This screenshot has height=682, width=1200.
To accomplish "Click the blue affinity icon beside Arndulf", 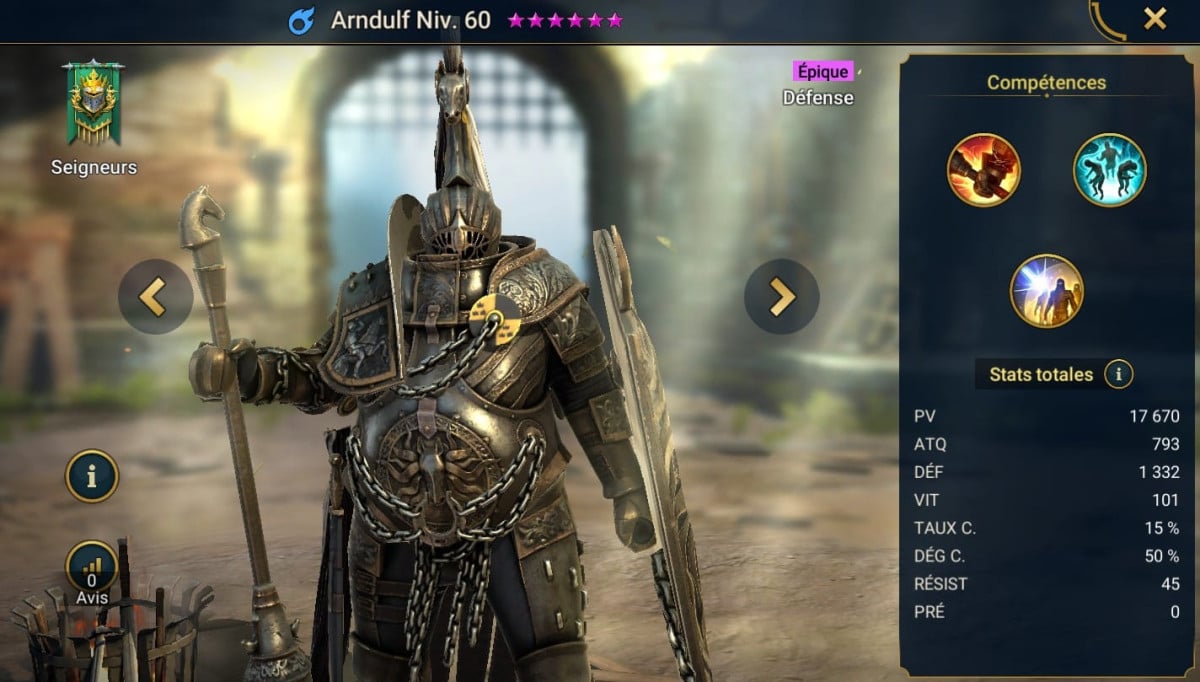I will coord(302,21).
